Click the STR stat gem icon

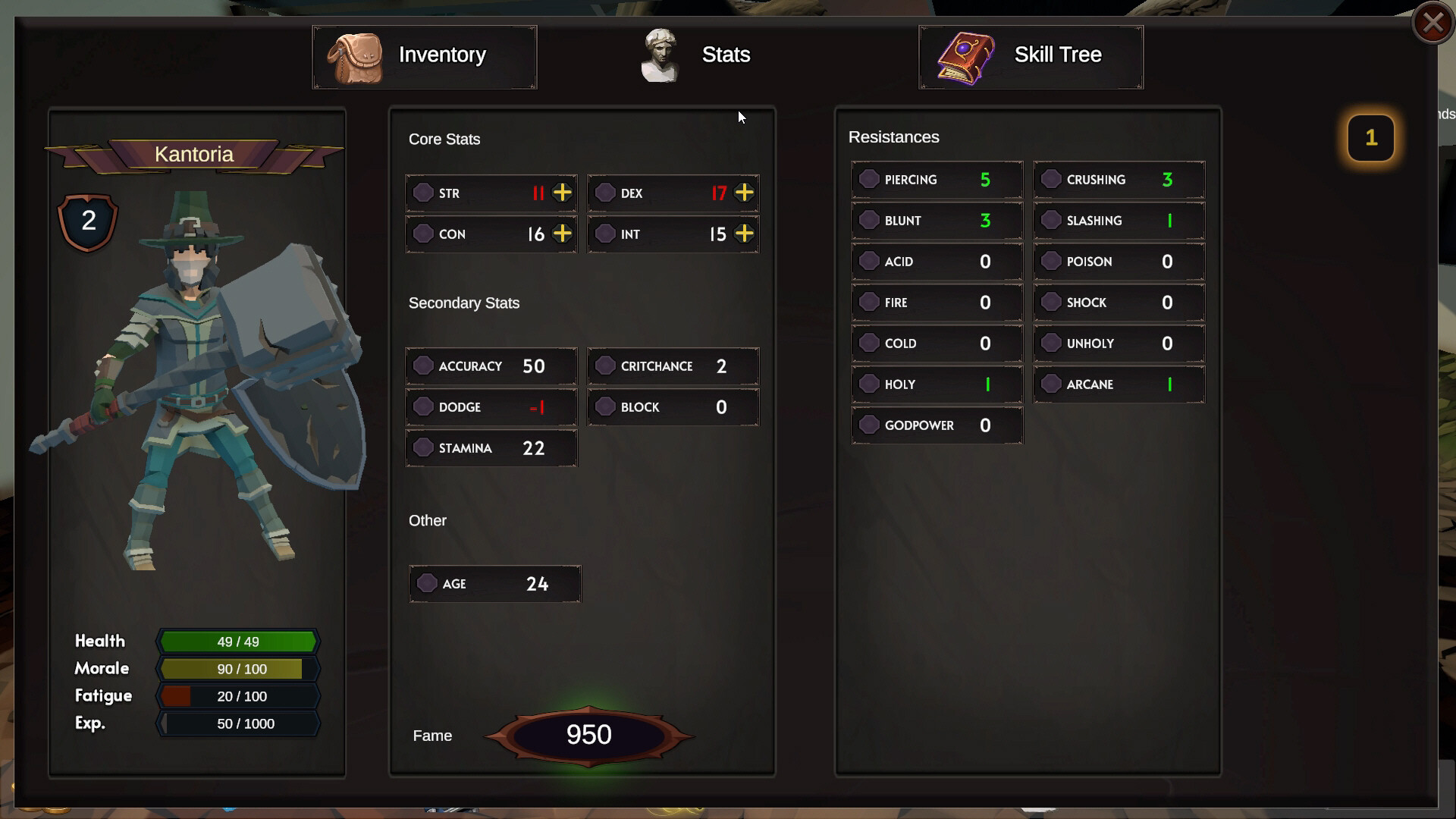(423, 193)
